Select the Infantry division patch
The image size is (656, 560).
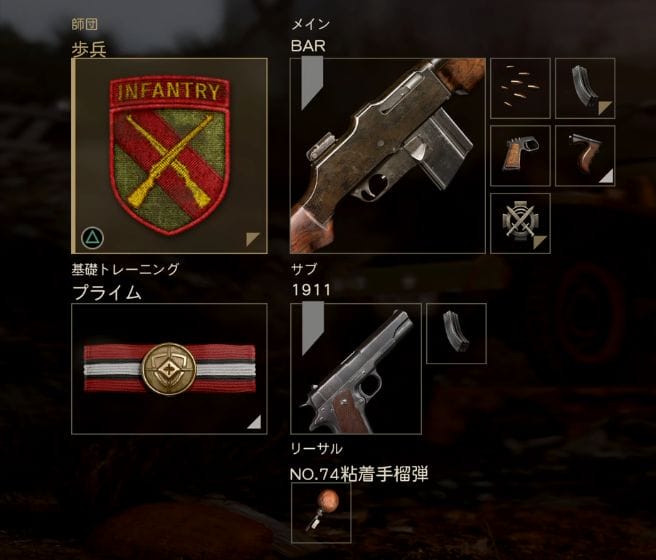[169, 155]
